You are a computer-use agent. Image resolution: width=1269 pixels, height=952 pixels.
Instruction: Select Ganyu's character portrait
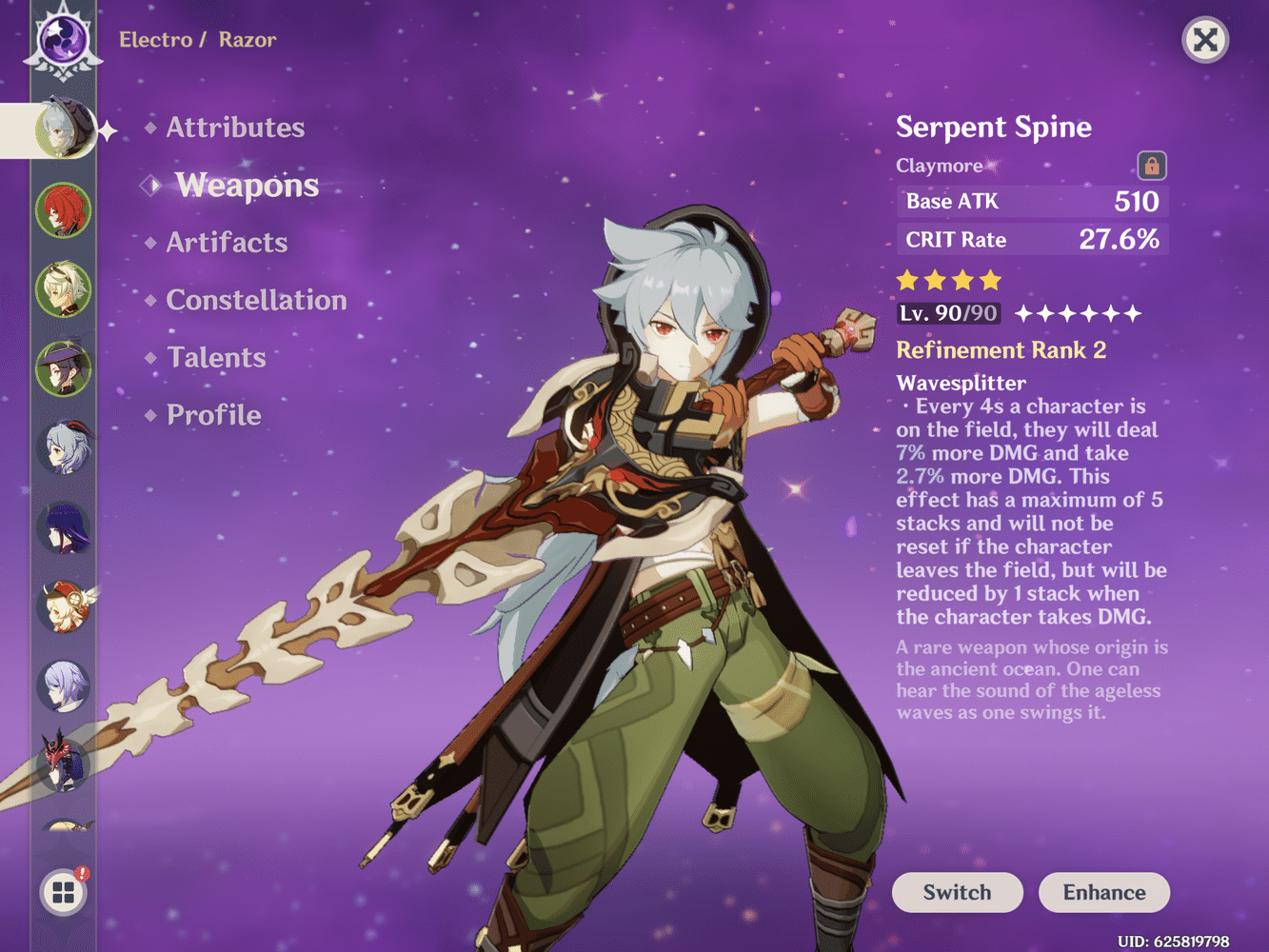[62, 447]
